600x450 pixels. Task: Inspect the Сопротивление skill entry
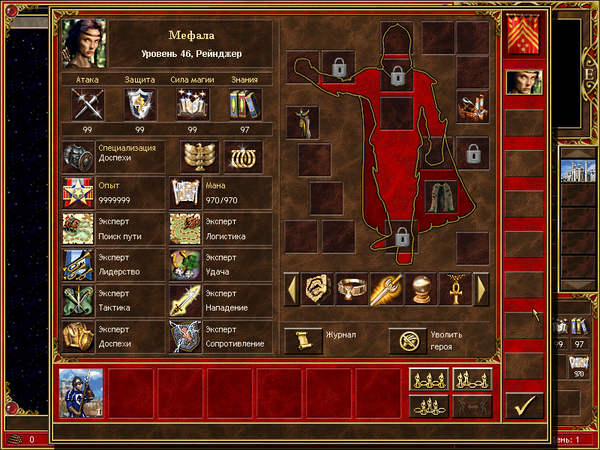(x=186, y=335)
